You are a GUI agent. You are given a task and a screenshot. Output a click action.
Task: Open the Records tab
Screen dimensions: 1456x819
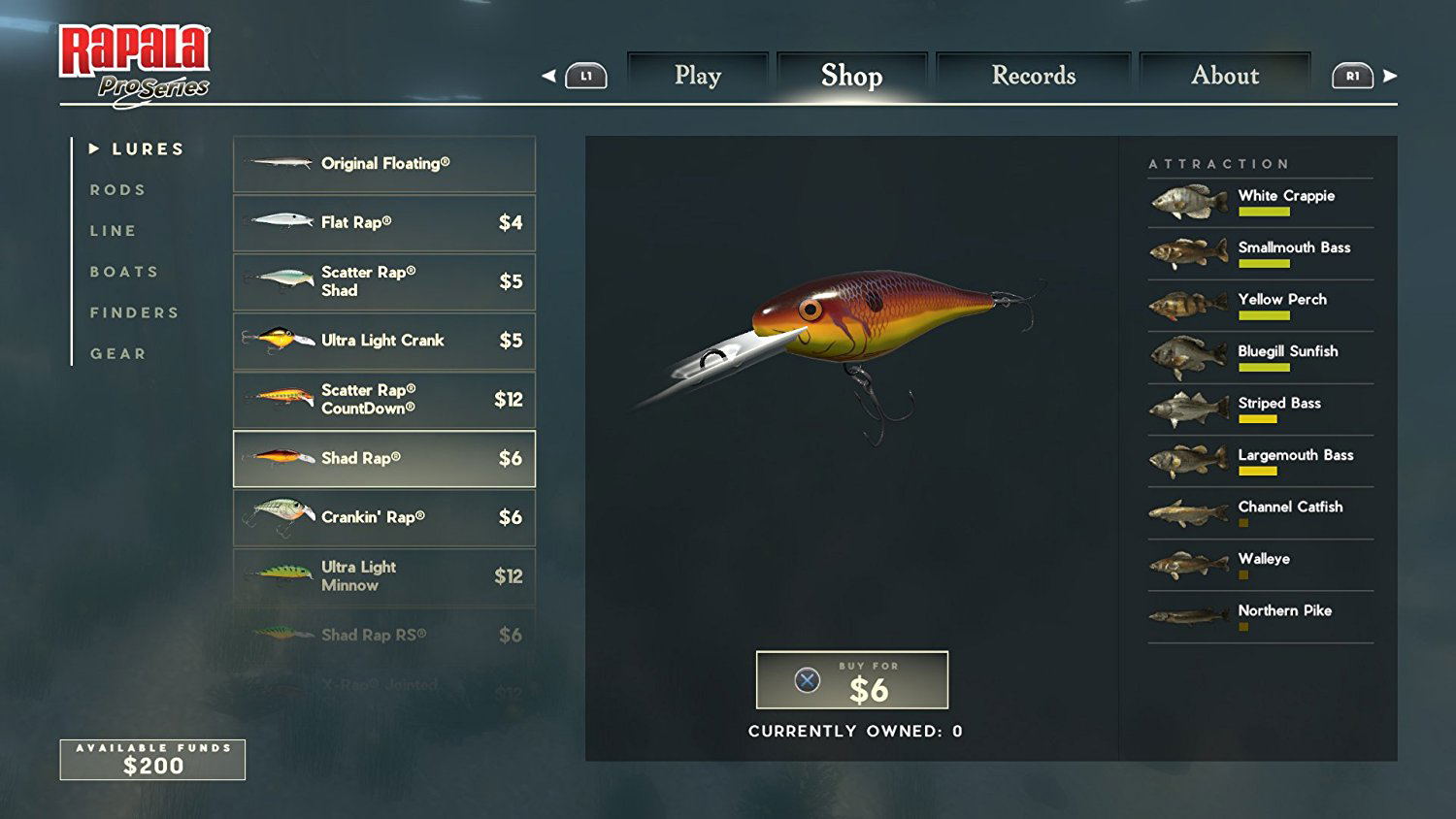1034,76
